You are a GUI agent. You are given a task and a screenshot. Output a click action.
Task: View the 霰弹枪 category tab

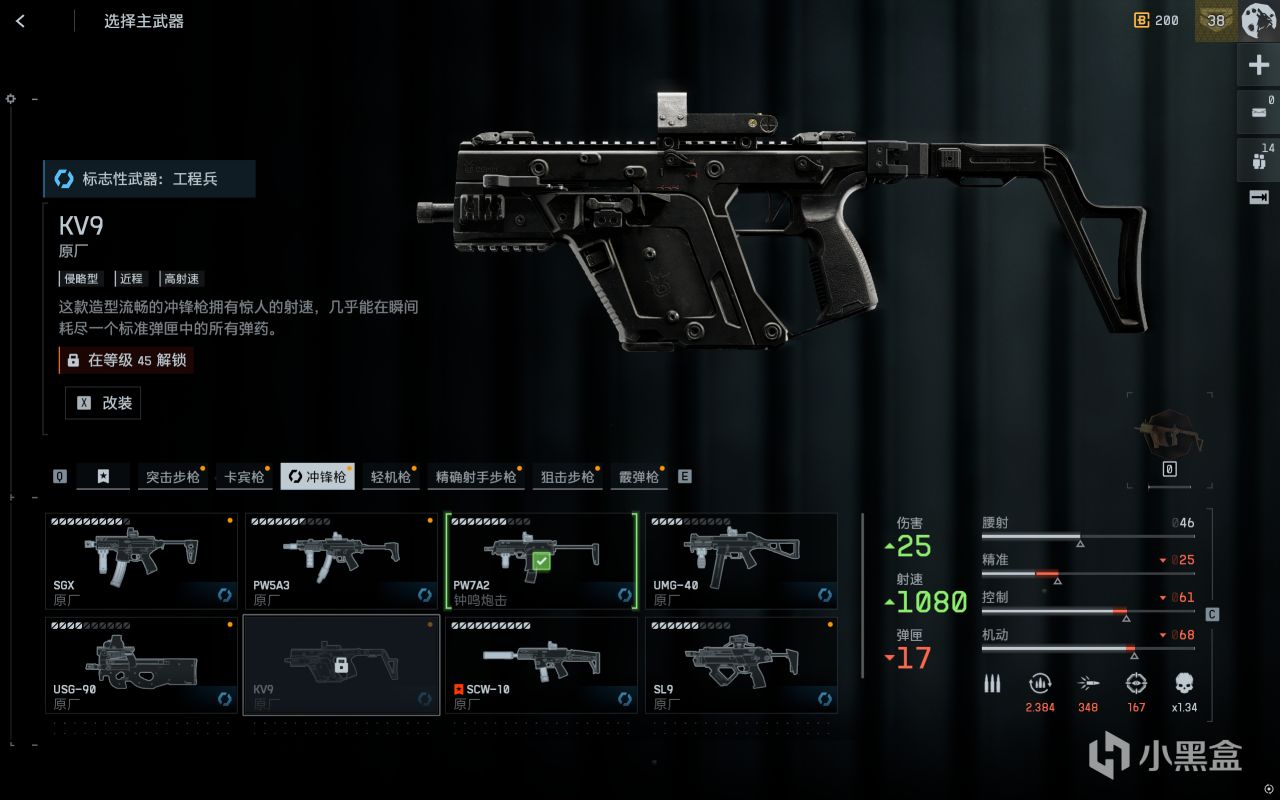(638, 477)
